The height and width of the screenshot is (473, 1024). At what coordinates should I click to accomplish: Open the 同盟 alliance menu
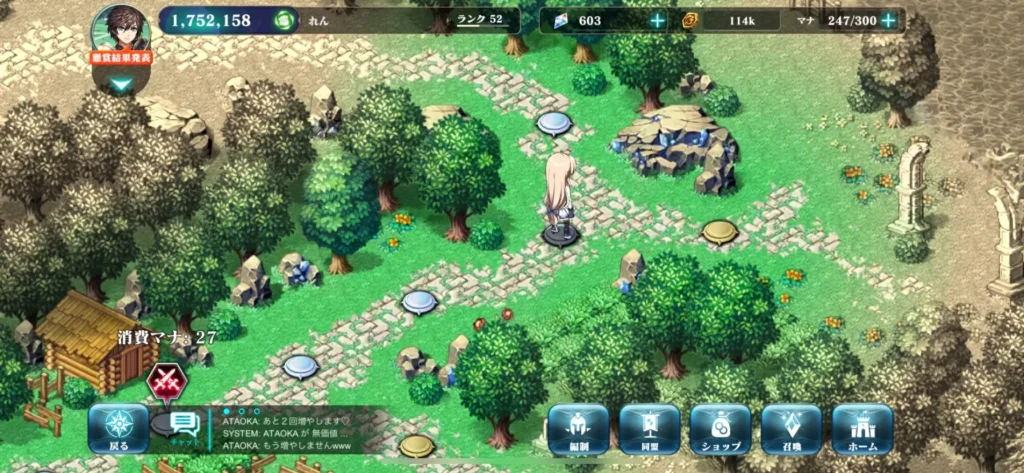(x=649, y=429)
